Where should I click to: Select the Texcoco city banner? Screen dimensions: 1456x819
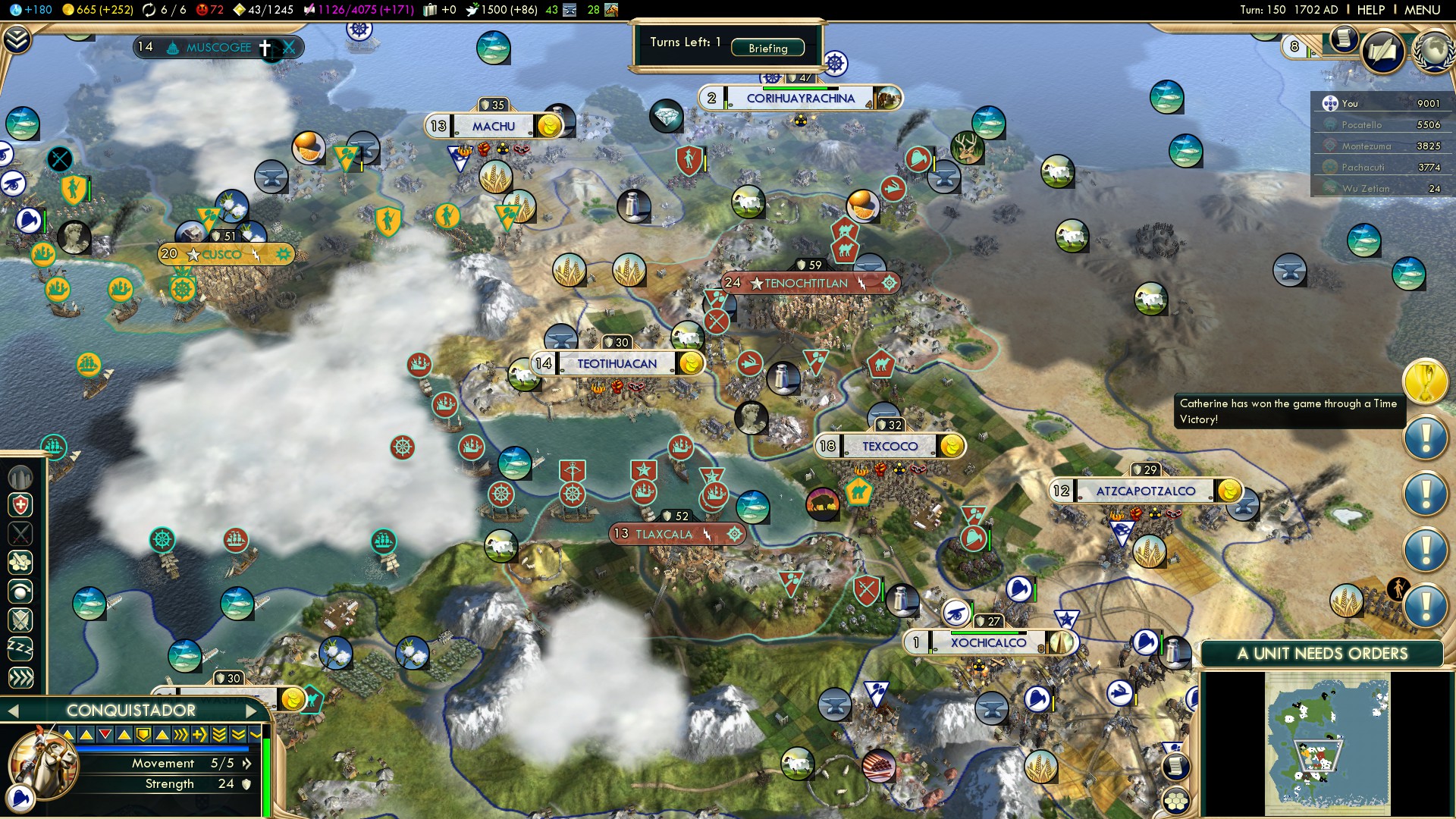pyautogui.click(x=889, y=447)
